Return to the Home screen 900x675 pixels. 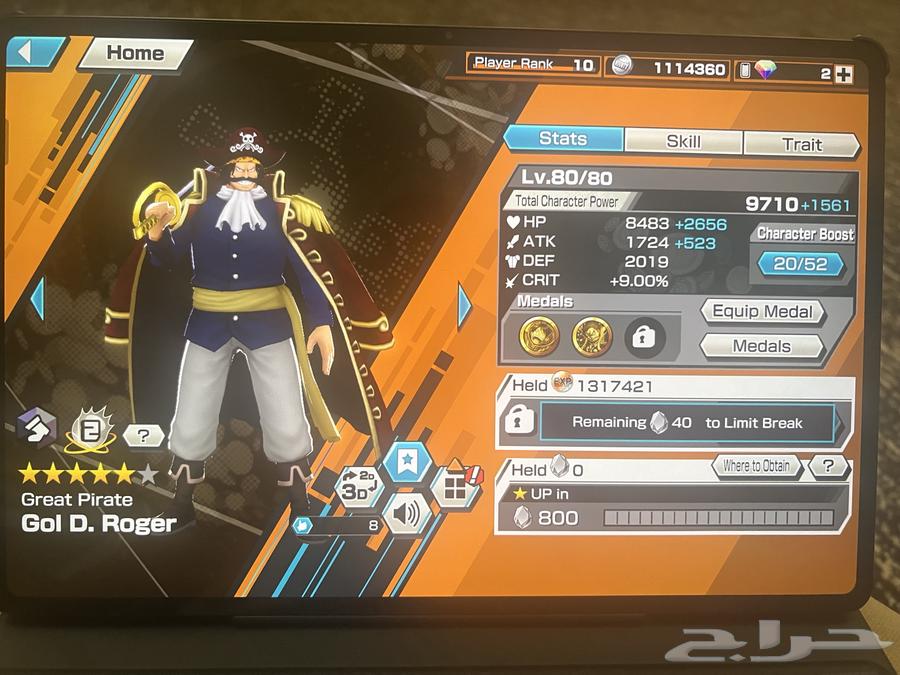tap(134, 54)
